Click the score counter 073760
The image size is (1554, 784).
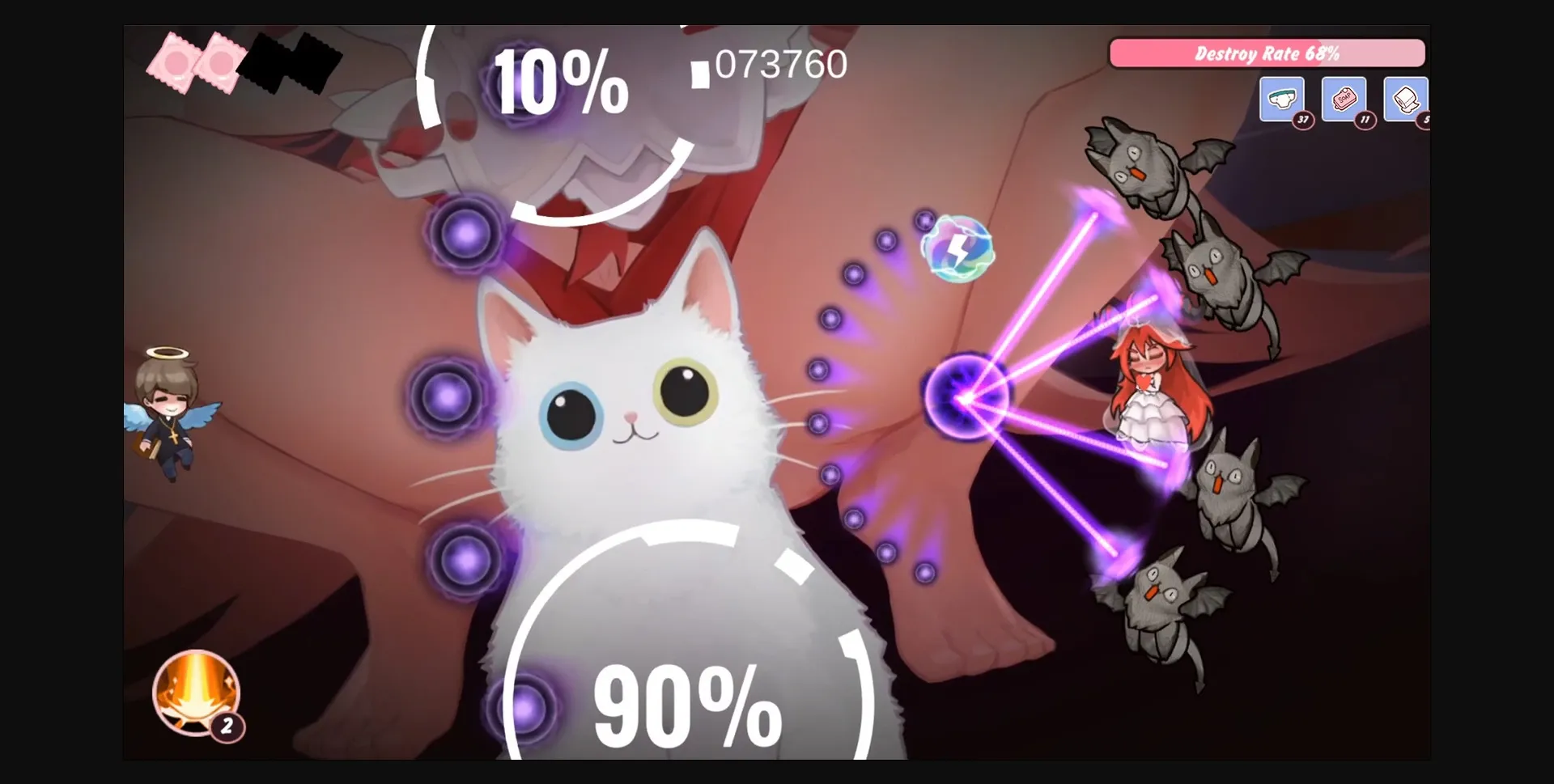point(781,63)
